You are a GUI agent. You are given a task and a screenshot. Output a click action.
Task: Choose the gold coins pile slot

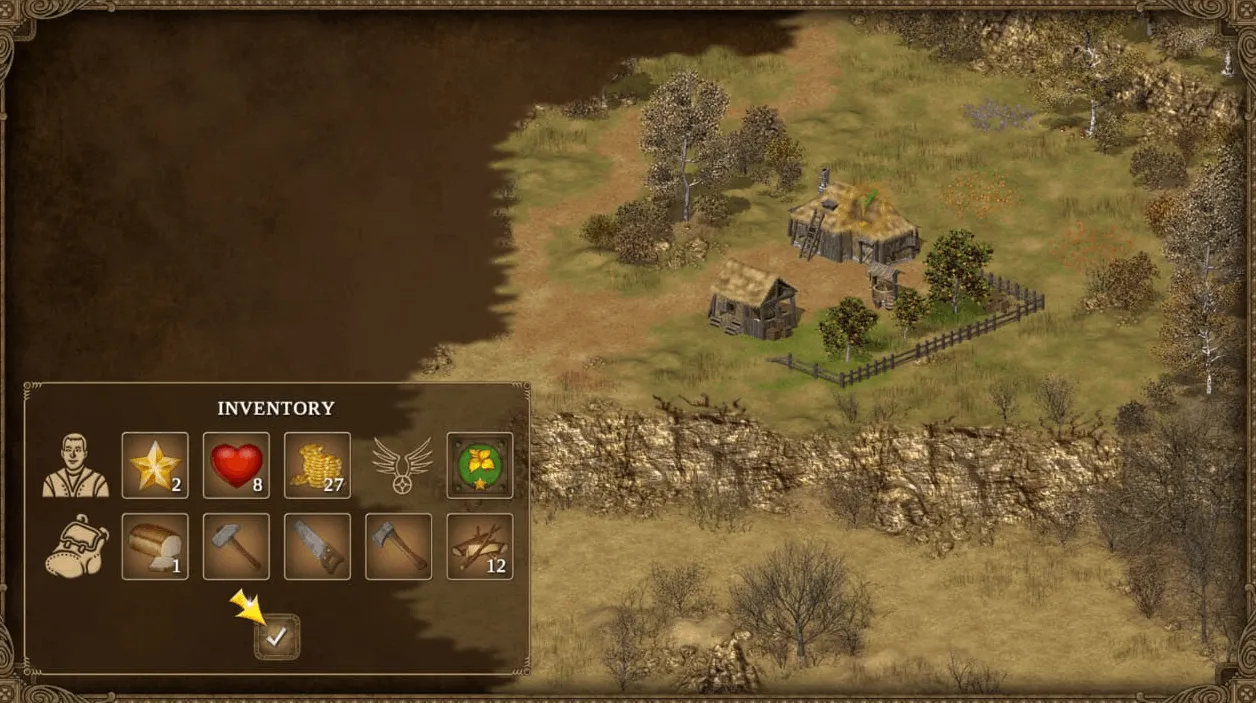click(317, 465)
